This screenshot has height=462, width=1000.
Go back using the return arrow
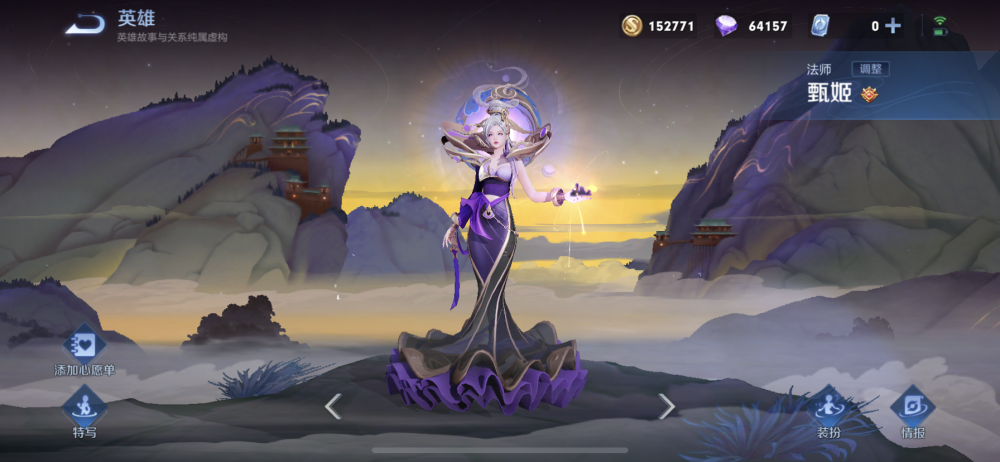[86, 24]
